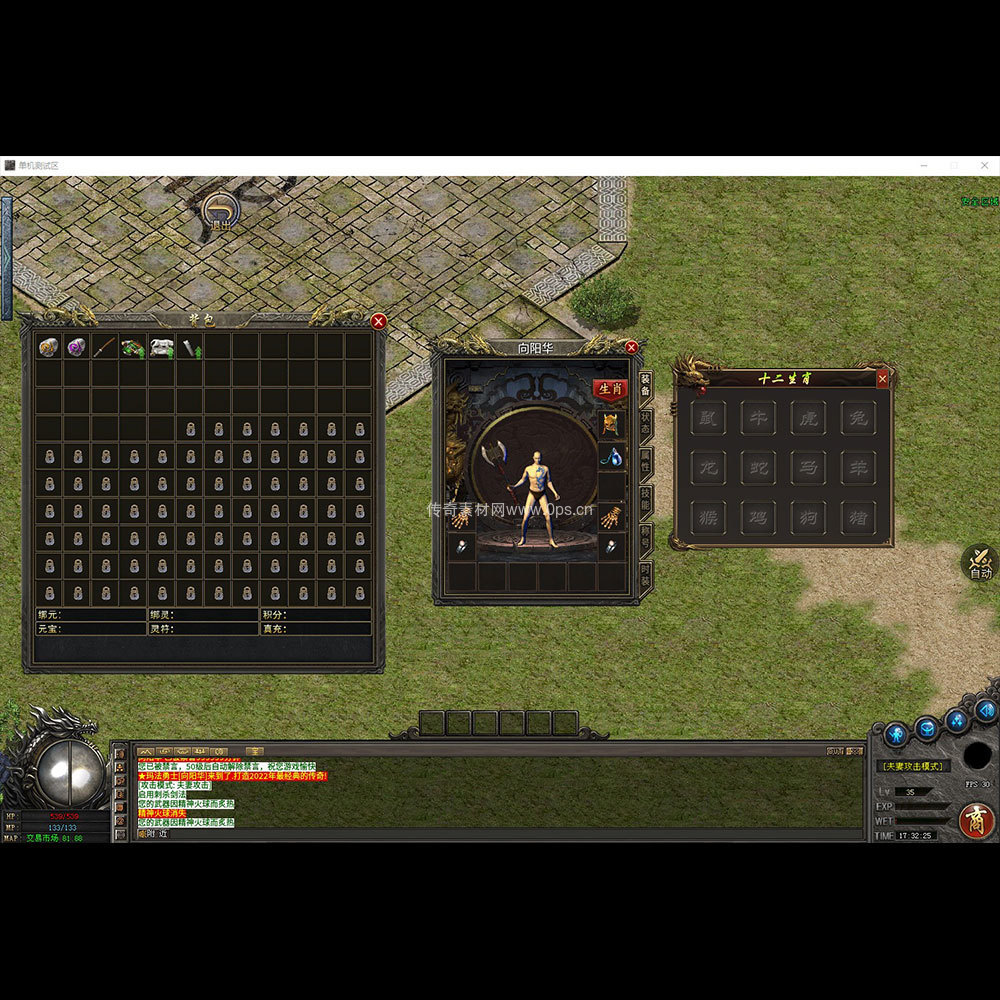Viewport: 1000px width, 1000px height.
Task: Choose the green crossbow item in the bag
Action: tap(133, 347)
